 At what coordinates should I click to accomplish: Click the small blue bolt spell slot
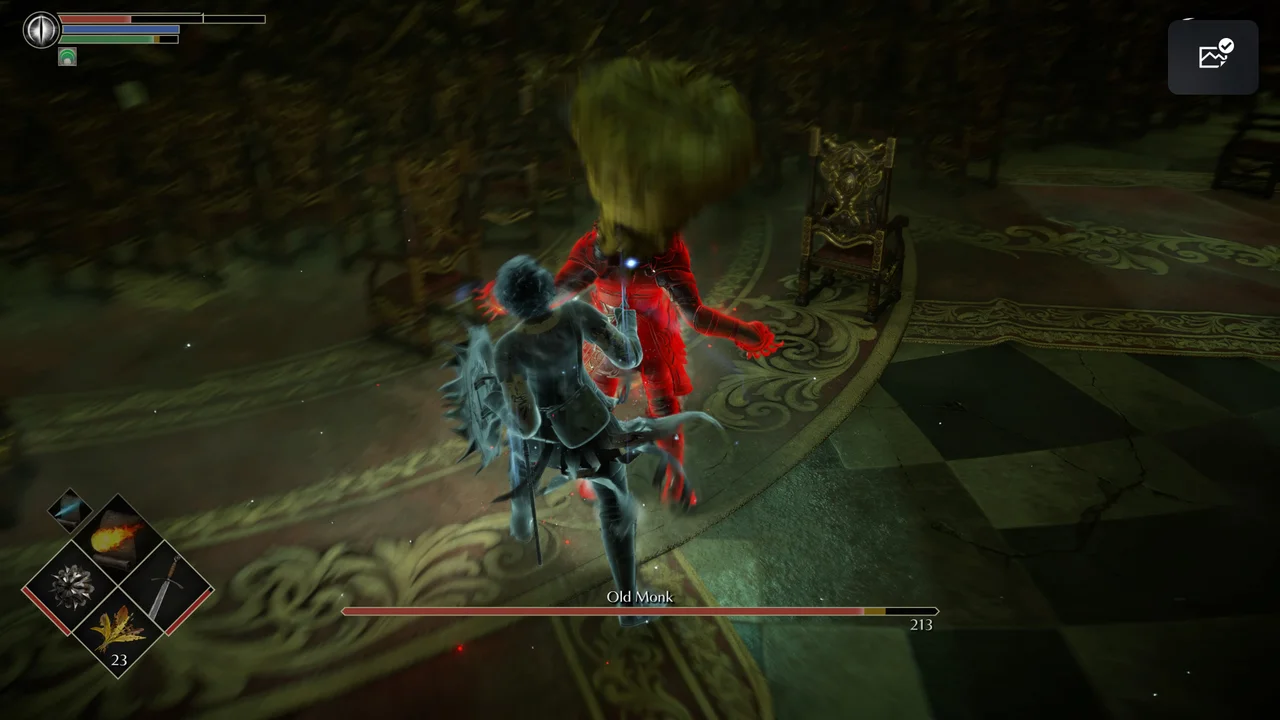tap(70, 509)
